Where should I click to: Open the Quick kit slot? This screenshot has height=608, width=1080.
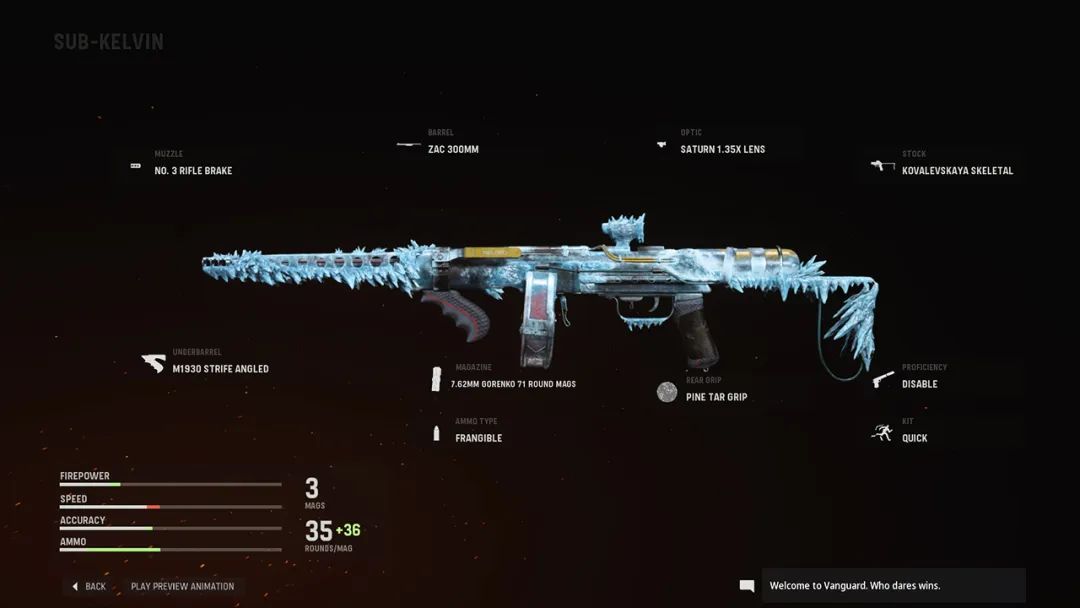click(914, 438)
